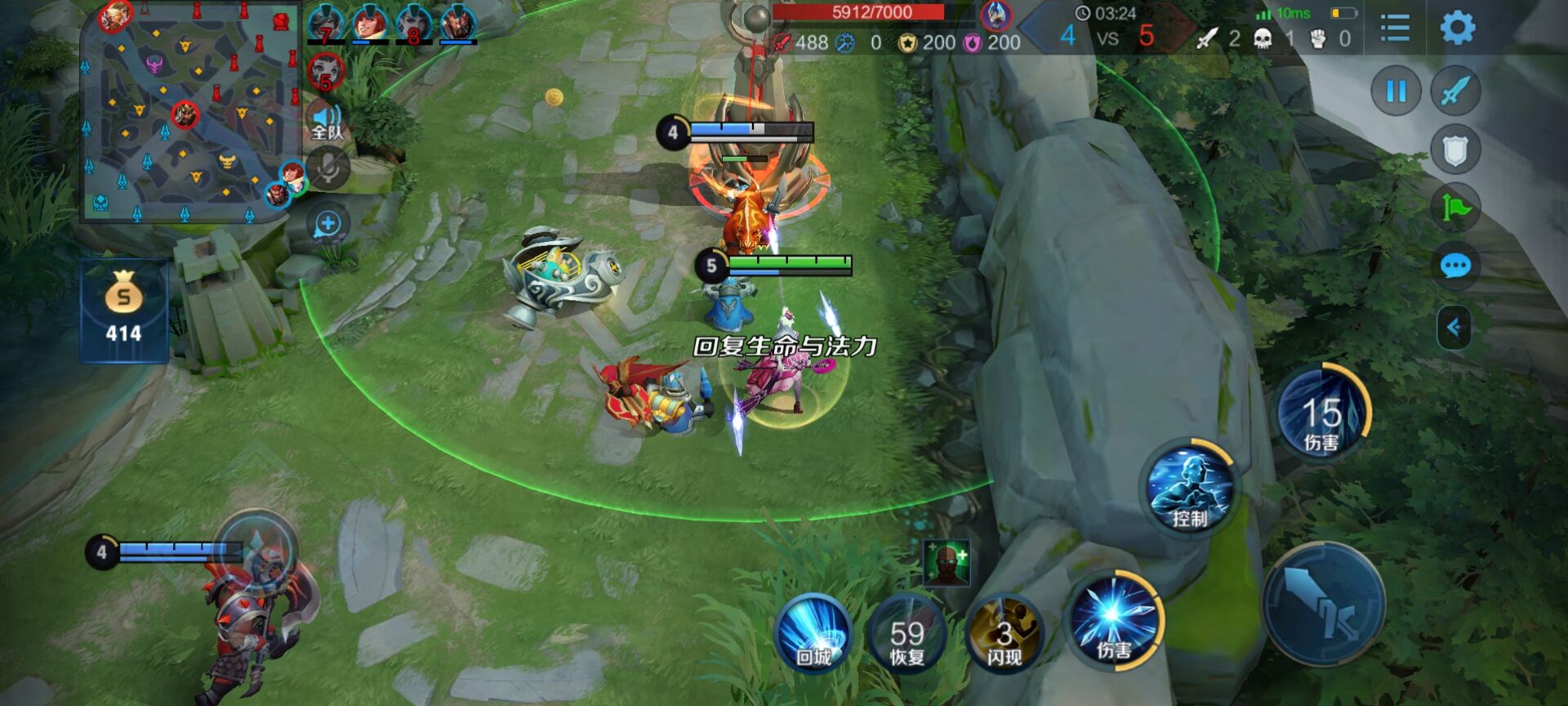Open the scoreboard list icon
This screenshot has width=1568, height=706.
point(1395,29)
